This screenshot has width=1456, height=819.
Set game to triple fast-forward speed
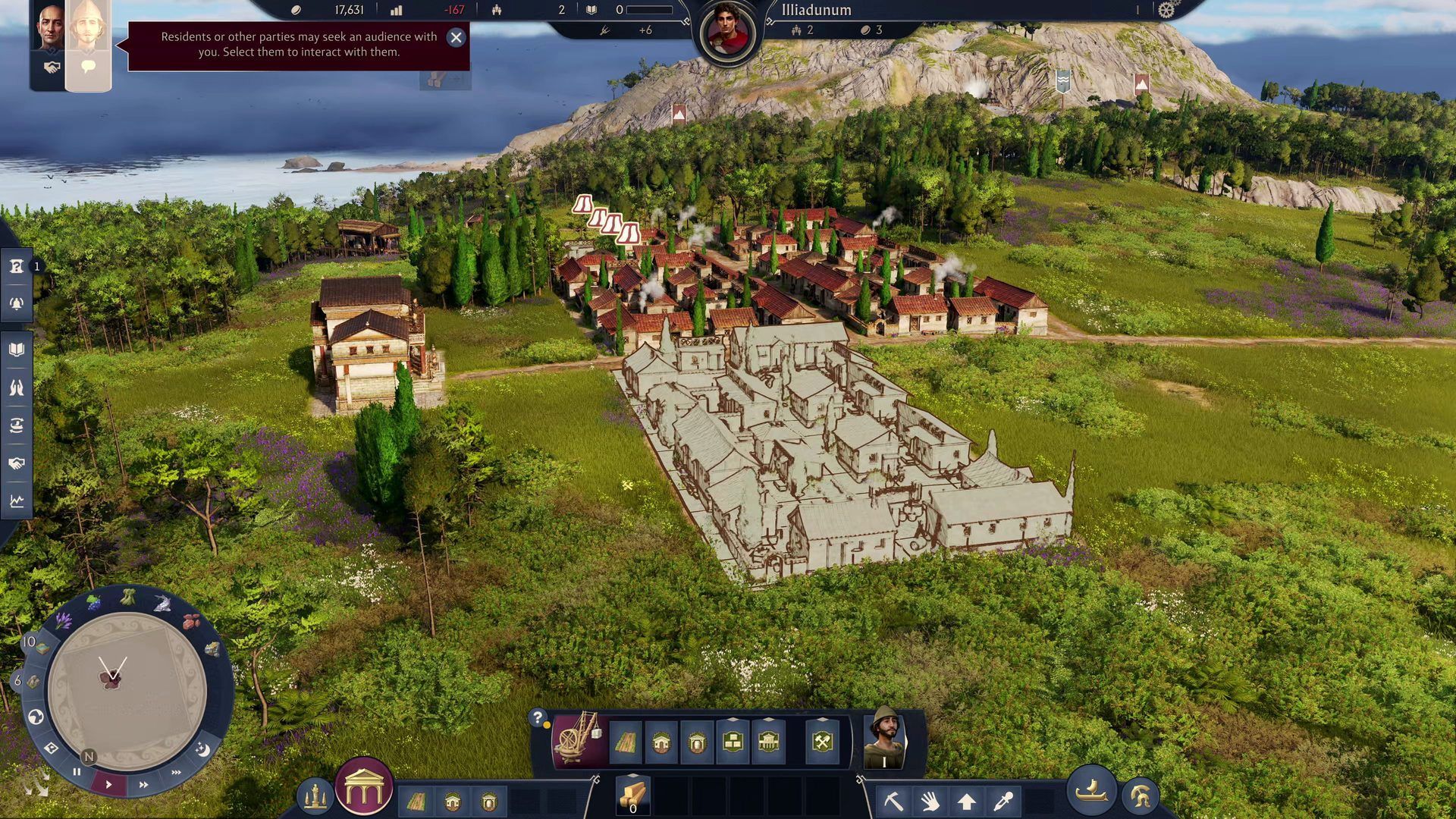176,773
